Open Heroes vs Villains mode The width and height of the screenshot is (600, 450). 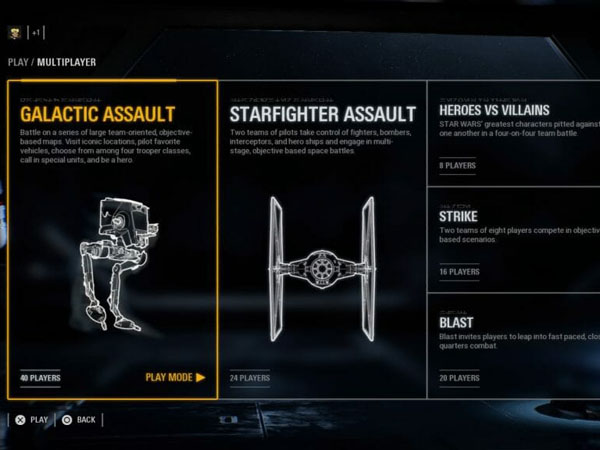(x=513, y=134)
